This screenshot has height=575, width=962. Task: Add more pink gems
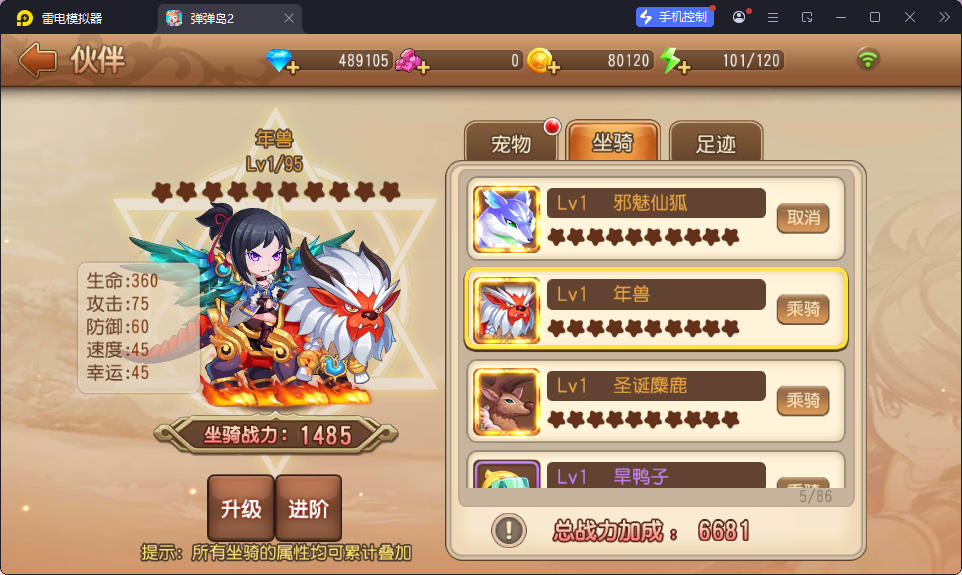423,67
